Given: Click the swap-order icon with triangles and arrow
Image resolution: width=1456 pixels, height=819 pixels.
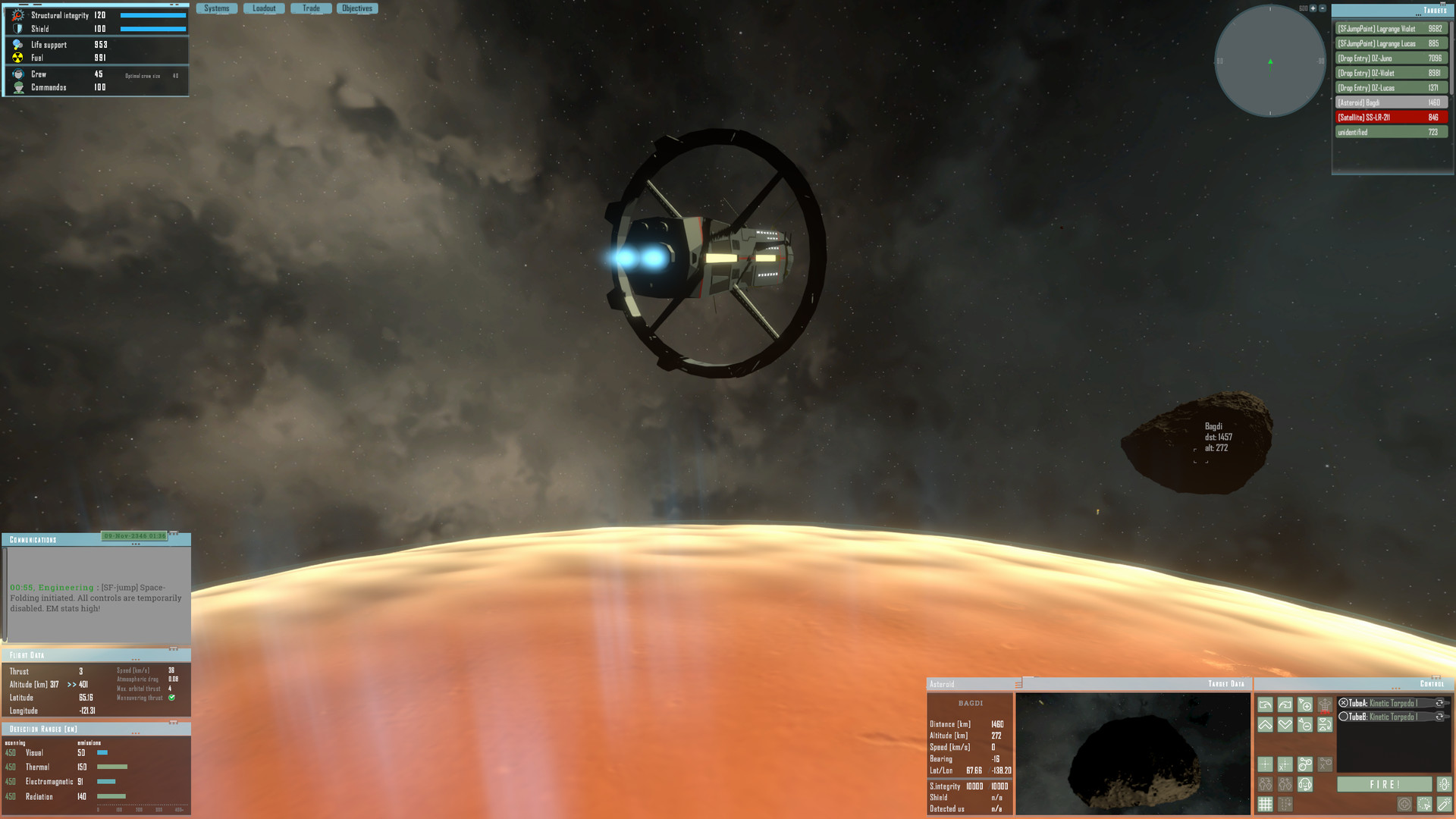Looking at the screenshot, I should tap(1325, 725).
